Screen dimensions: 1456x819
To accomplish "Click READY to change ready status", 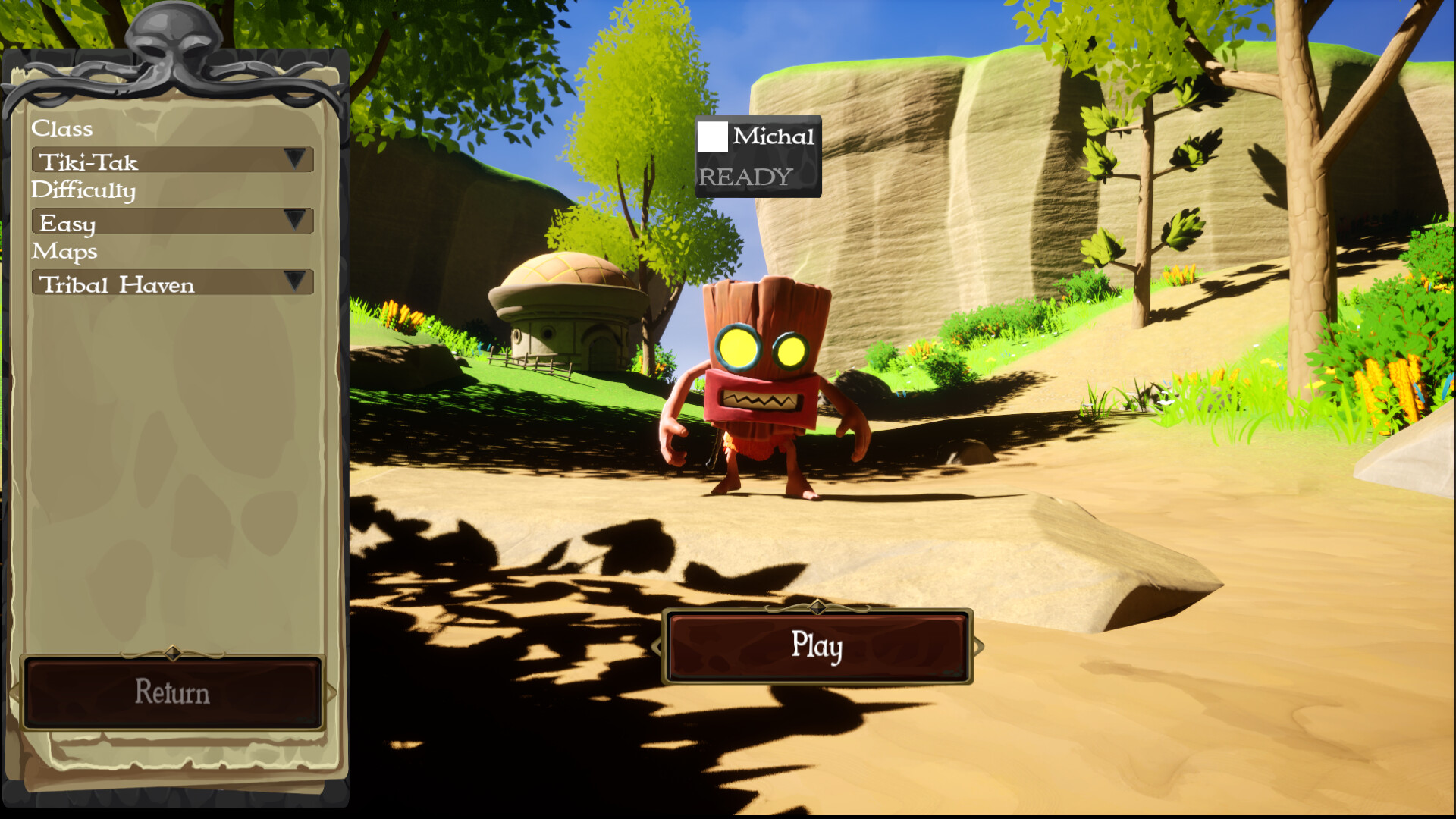I will (745, 176).
